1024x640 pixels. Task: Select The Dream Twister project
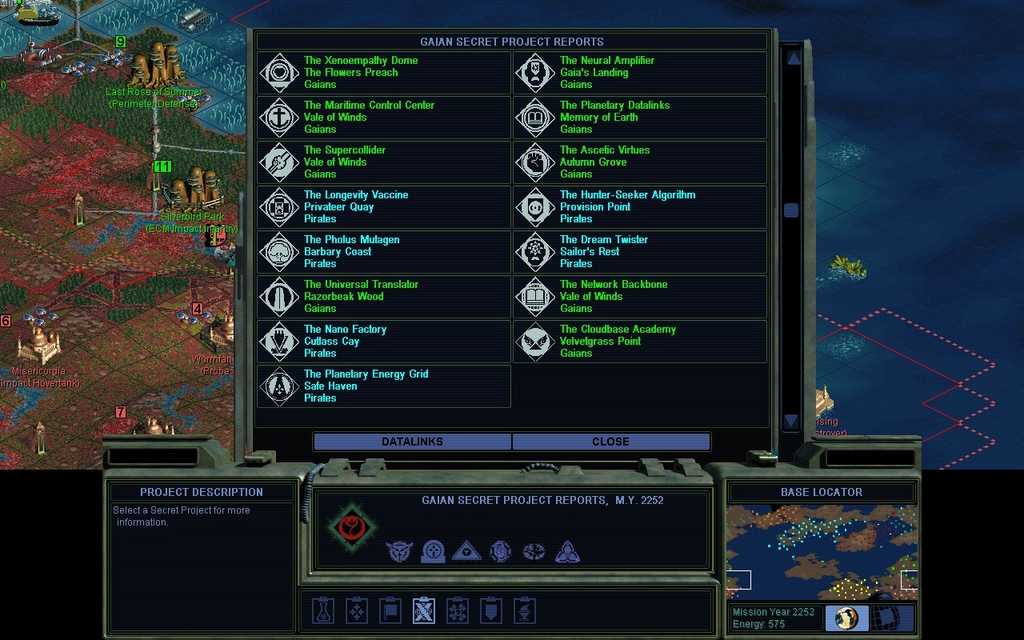tap(640, 252)
